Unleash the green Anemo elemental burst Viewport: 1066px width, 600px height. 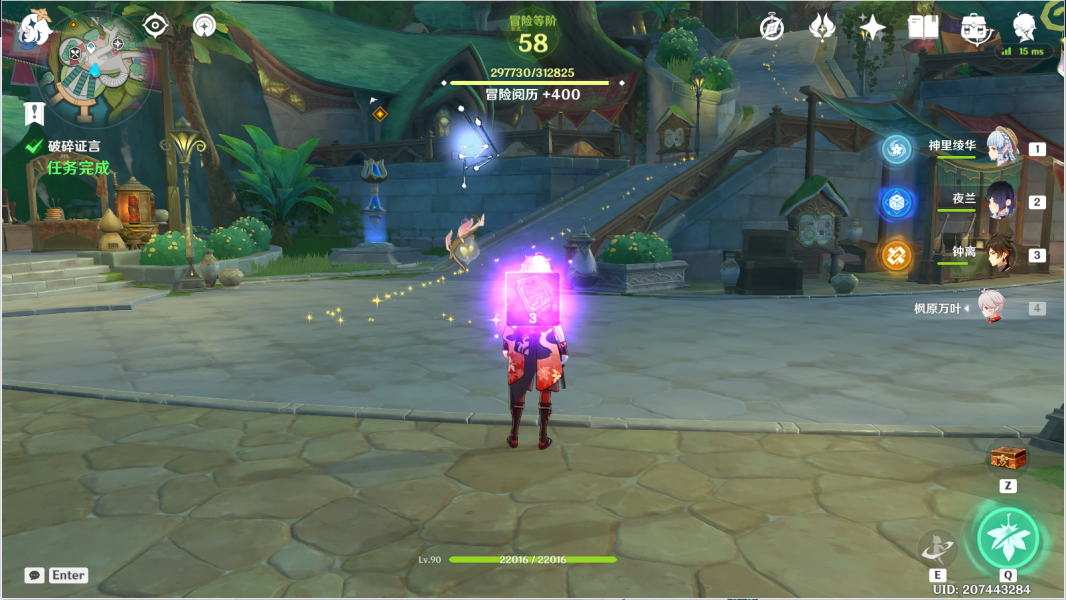coord(1008,537)
